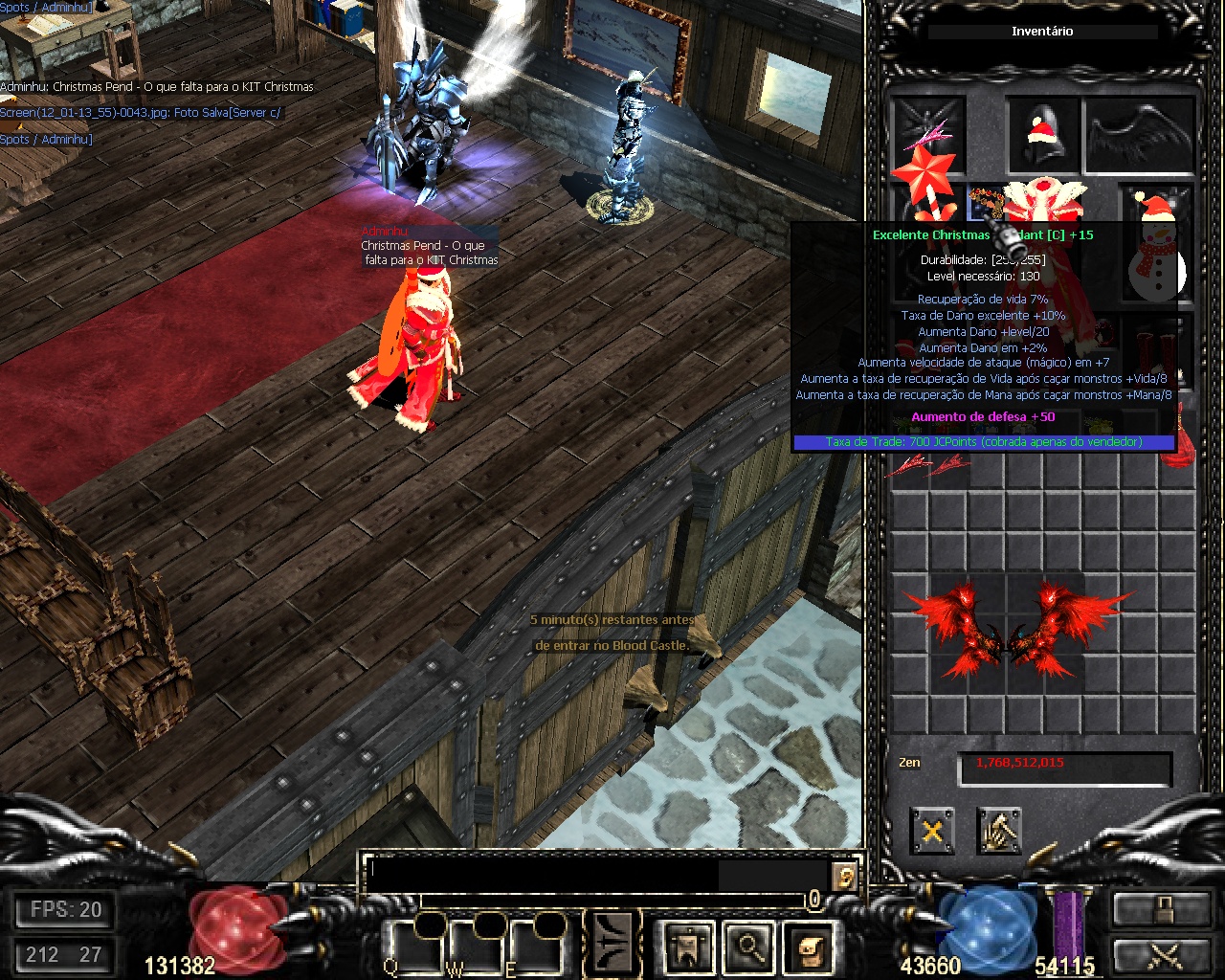Open the magnifying glass button

click(x=747, y=947)
